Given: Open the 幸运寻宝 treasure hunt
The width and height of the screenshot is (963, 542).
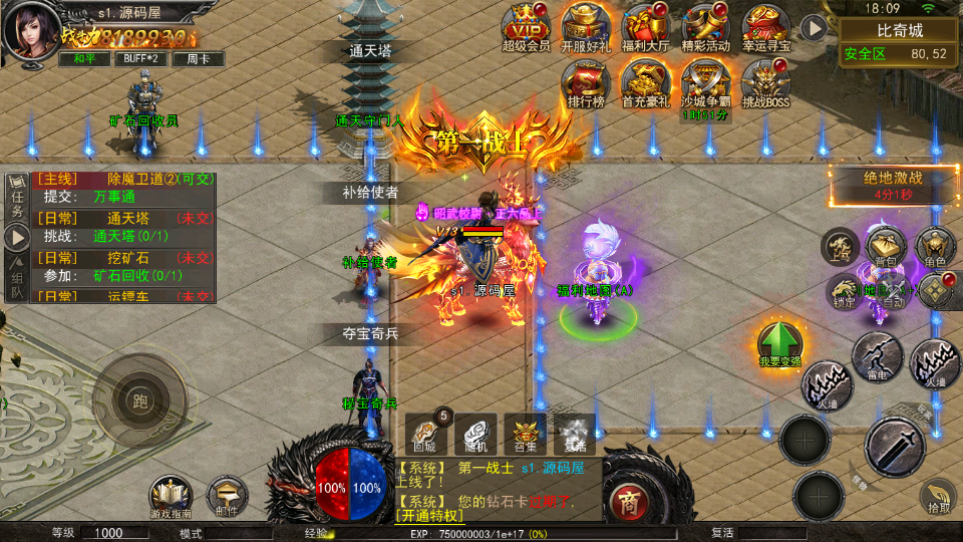Looking at the screenshot, I should pyautogui.click(x=766, y=27).
